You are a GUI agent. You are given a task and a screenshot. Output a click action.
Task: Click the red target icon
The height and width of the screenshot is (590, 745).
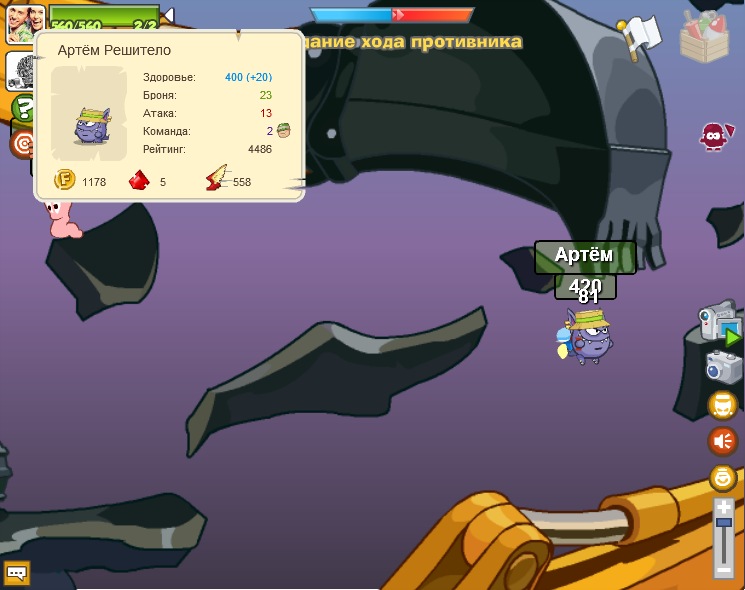22,144
